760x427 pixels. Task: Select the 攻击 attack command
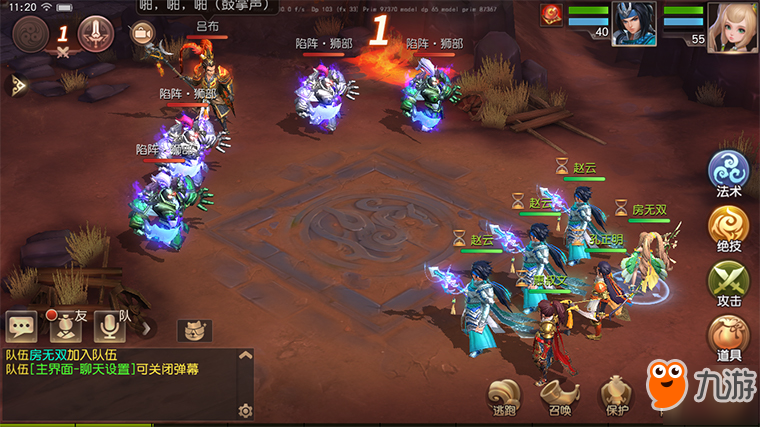[x=728, y=281]
